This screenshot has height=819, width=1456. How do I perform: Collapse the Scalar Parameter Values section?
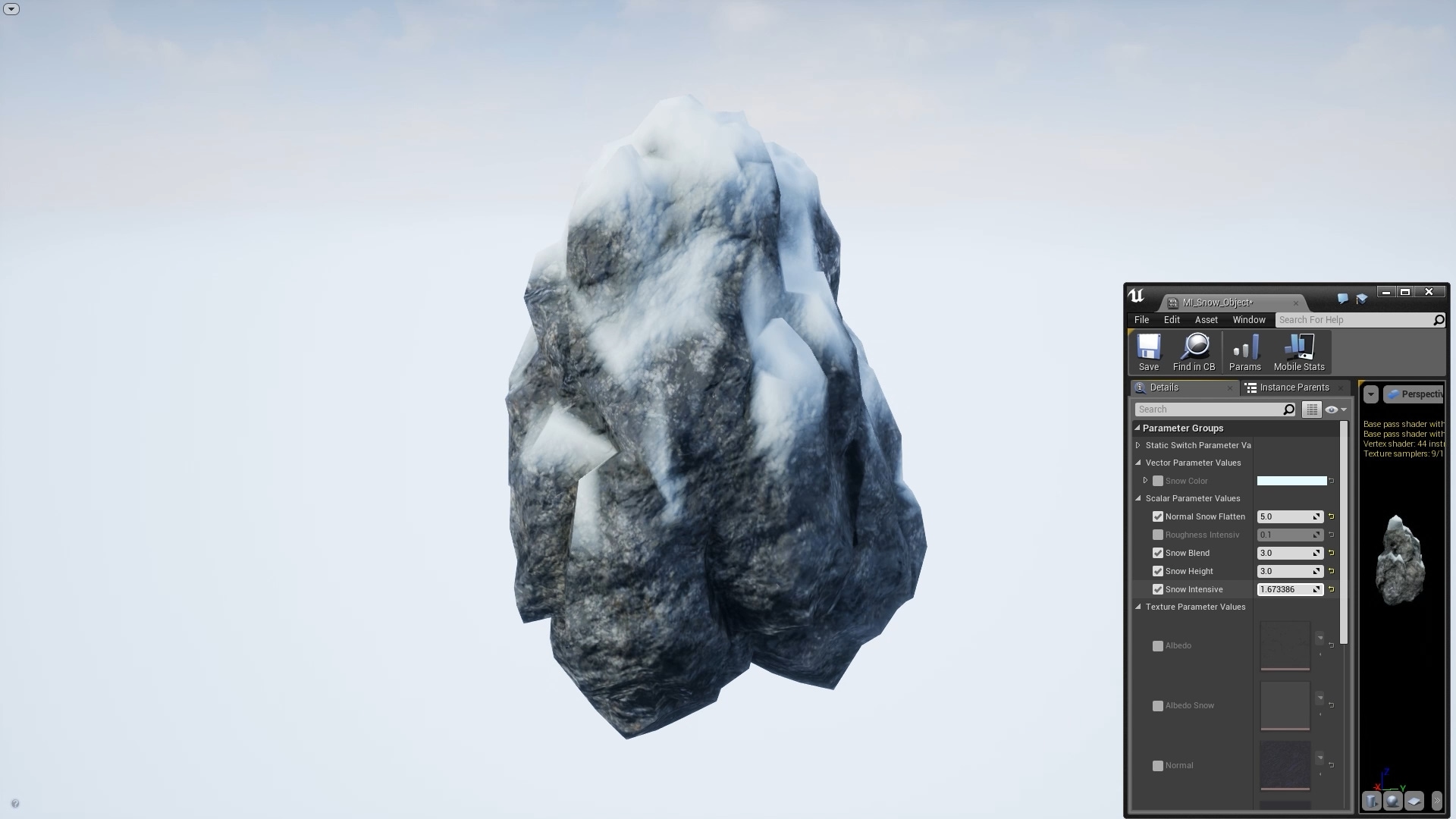1137,498
